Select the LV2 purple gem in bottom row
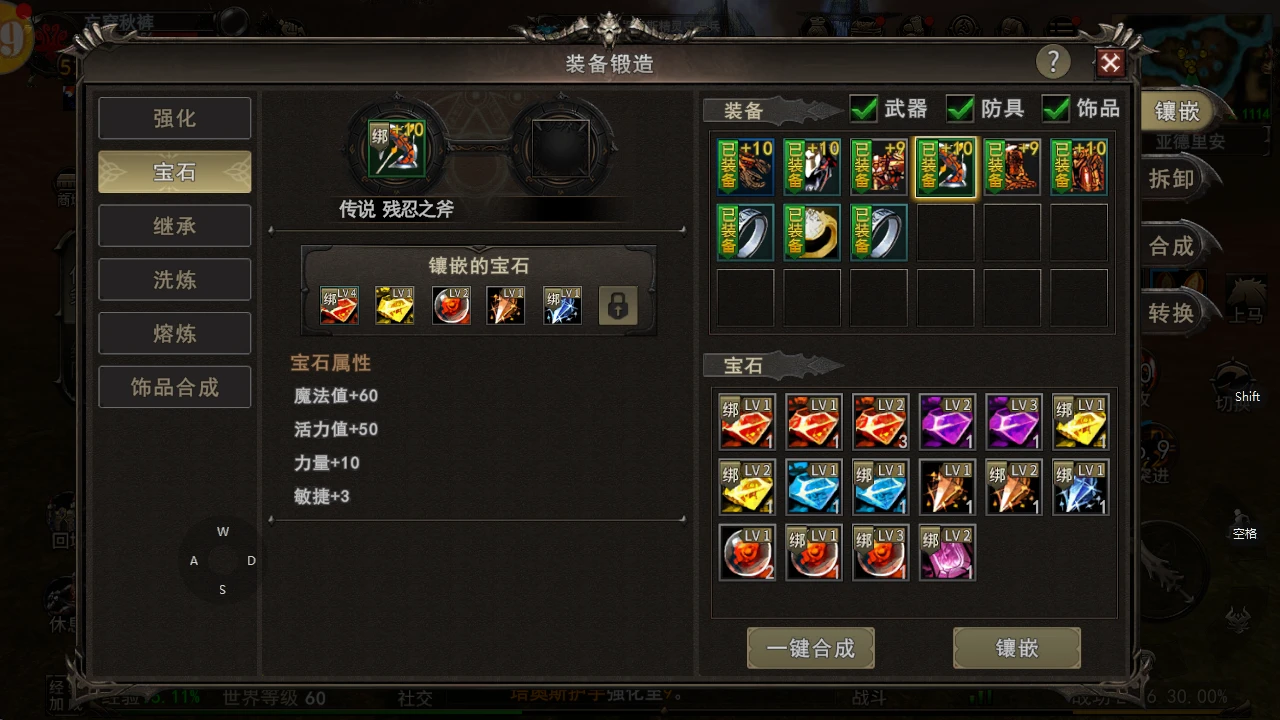Screen dimensions: 1280x720 coord(946,552)
